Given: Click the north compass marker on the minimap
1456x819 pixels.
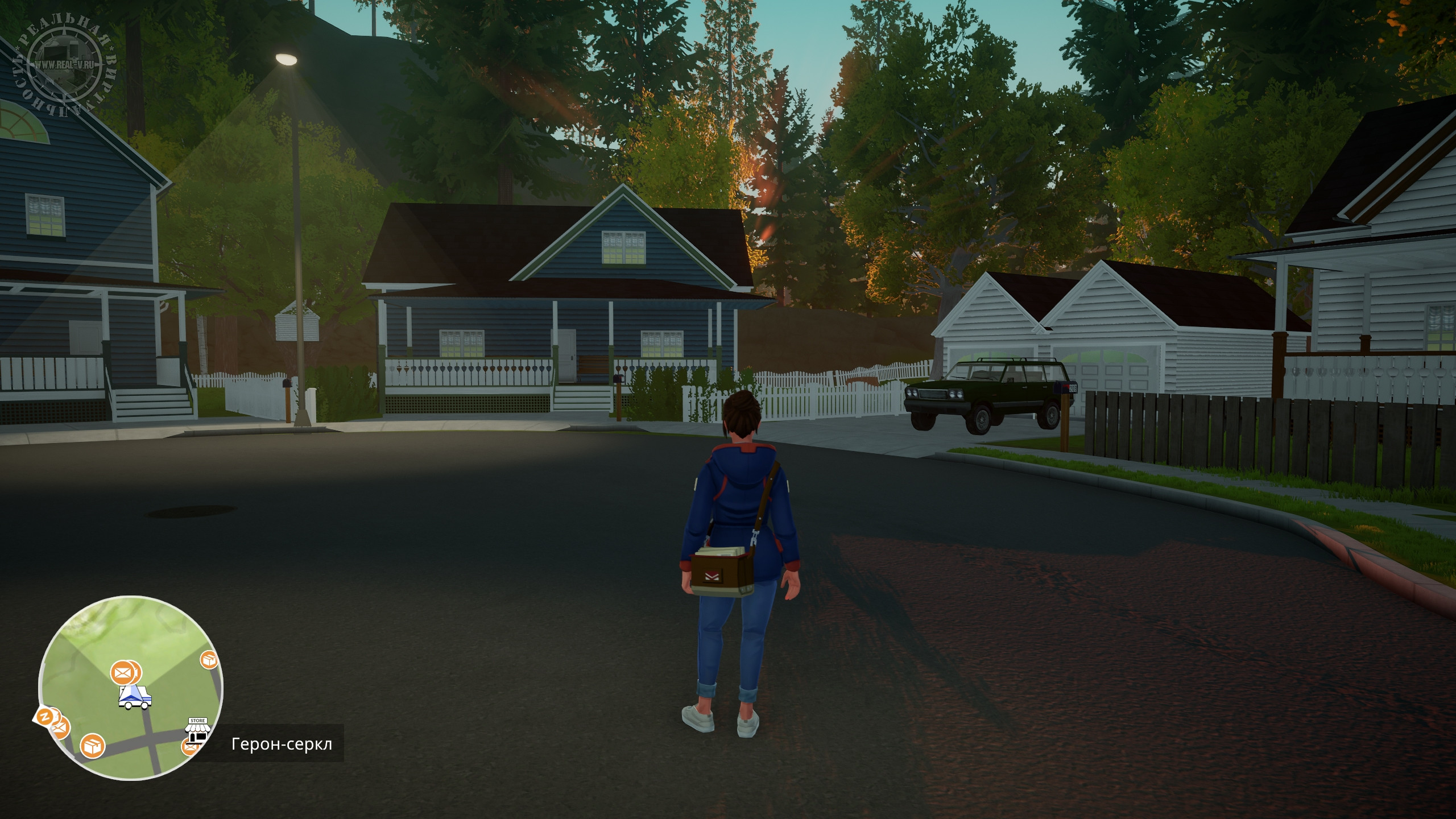Looking at the screenshot, I should [x=43, y=717].
